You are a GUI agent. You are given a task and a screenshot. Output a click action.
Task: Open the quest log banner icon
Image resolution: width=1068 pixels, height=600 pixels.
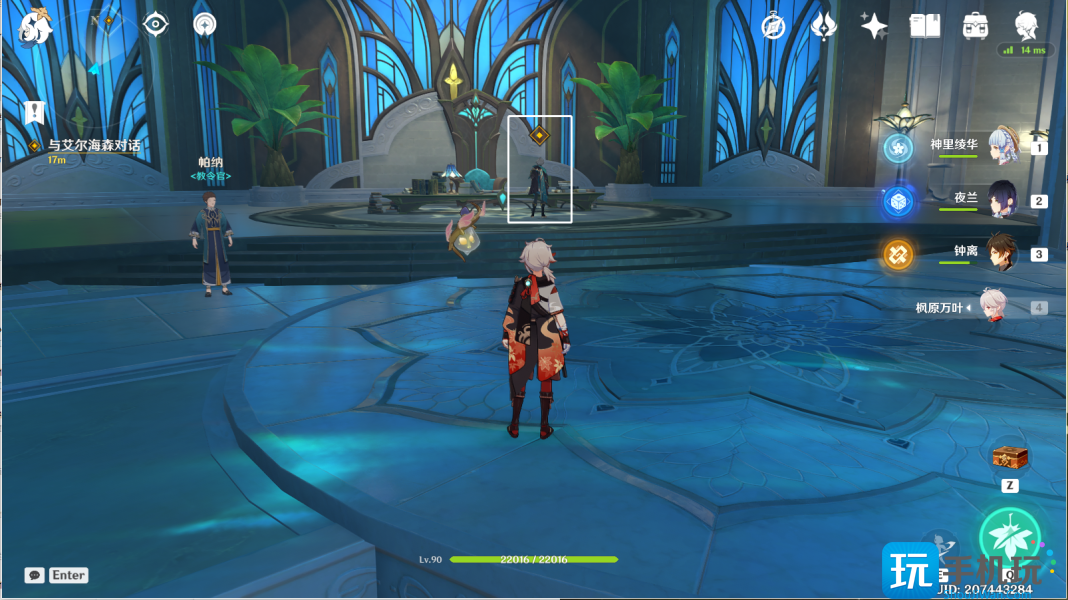pos(35,112)
